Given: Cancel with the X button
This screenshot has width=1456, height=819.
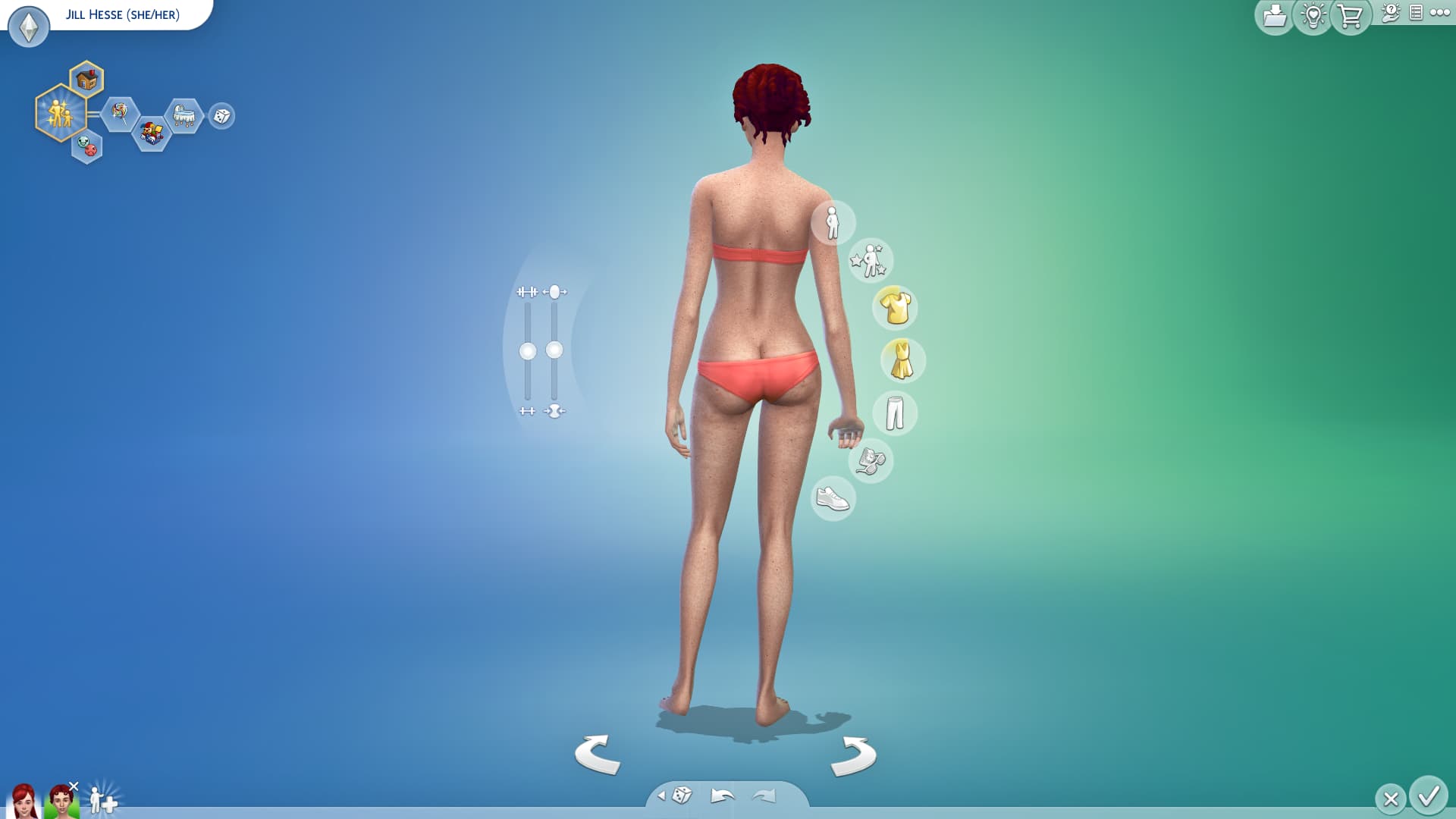Looking at the screenshot, I should tap(1391, 799).
